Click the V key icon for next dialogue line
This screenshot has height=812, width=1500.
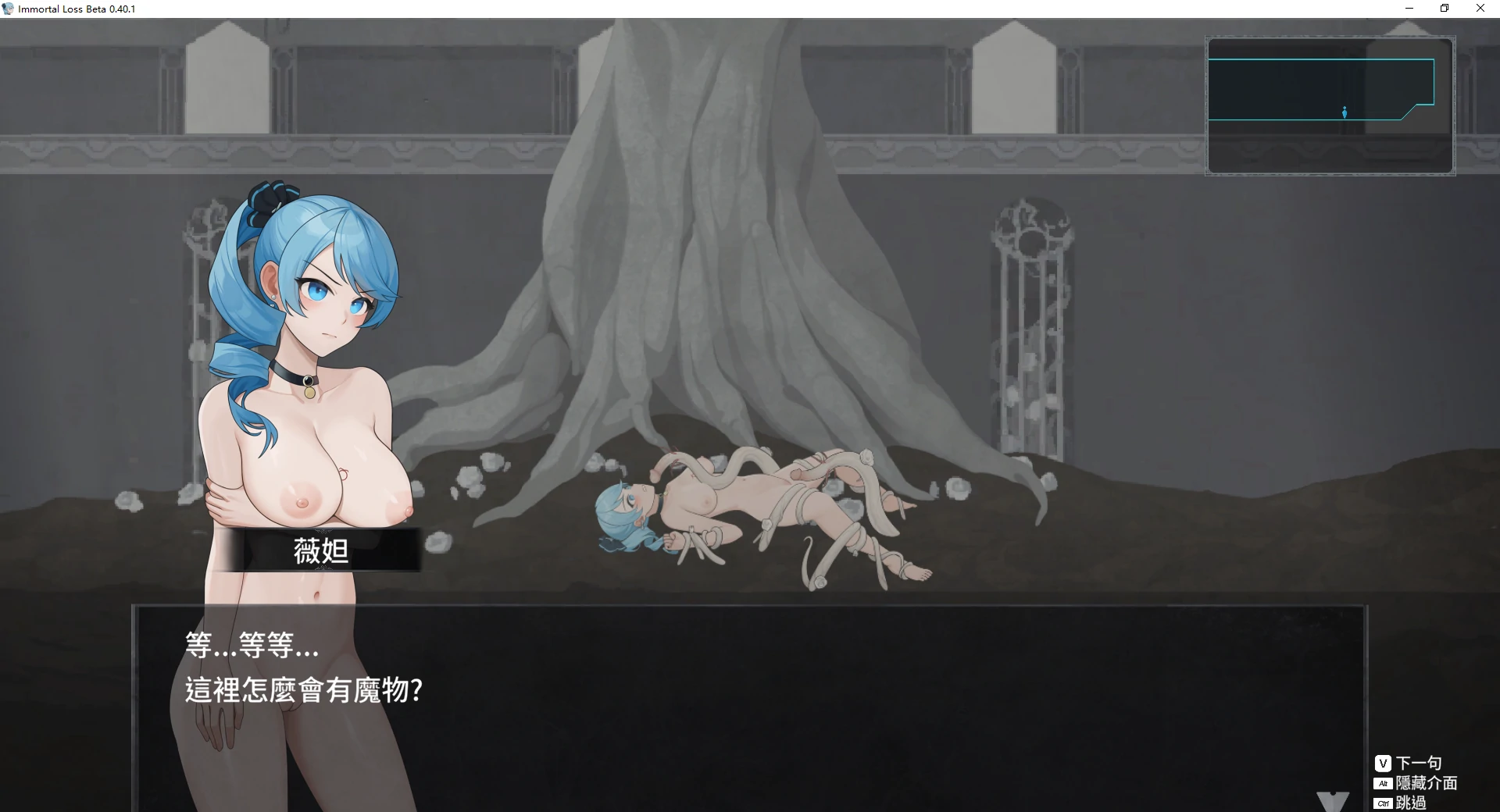(1384, 763)
